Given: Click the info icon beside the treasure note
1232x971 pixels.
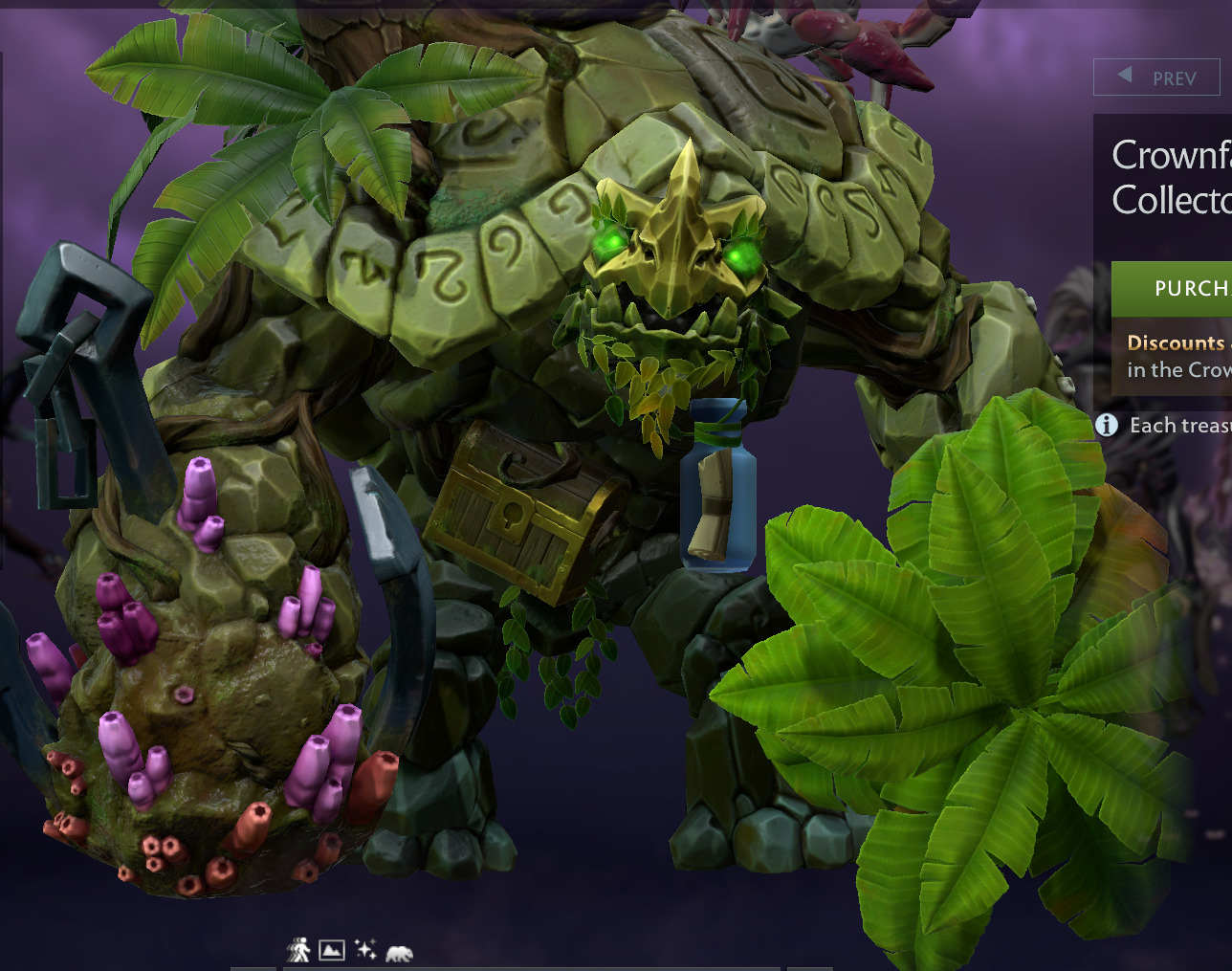Looking at the screenshot, I should click(1106, 426).
